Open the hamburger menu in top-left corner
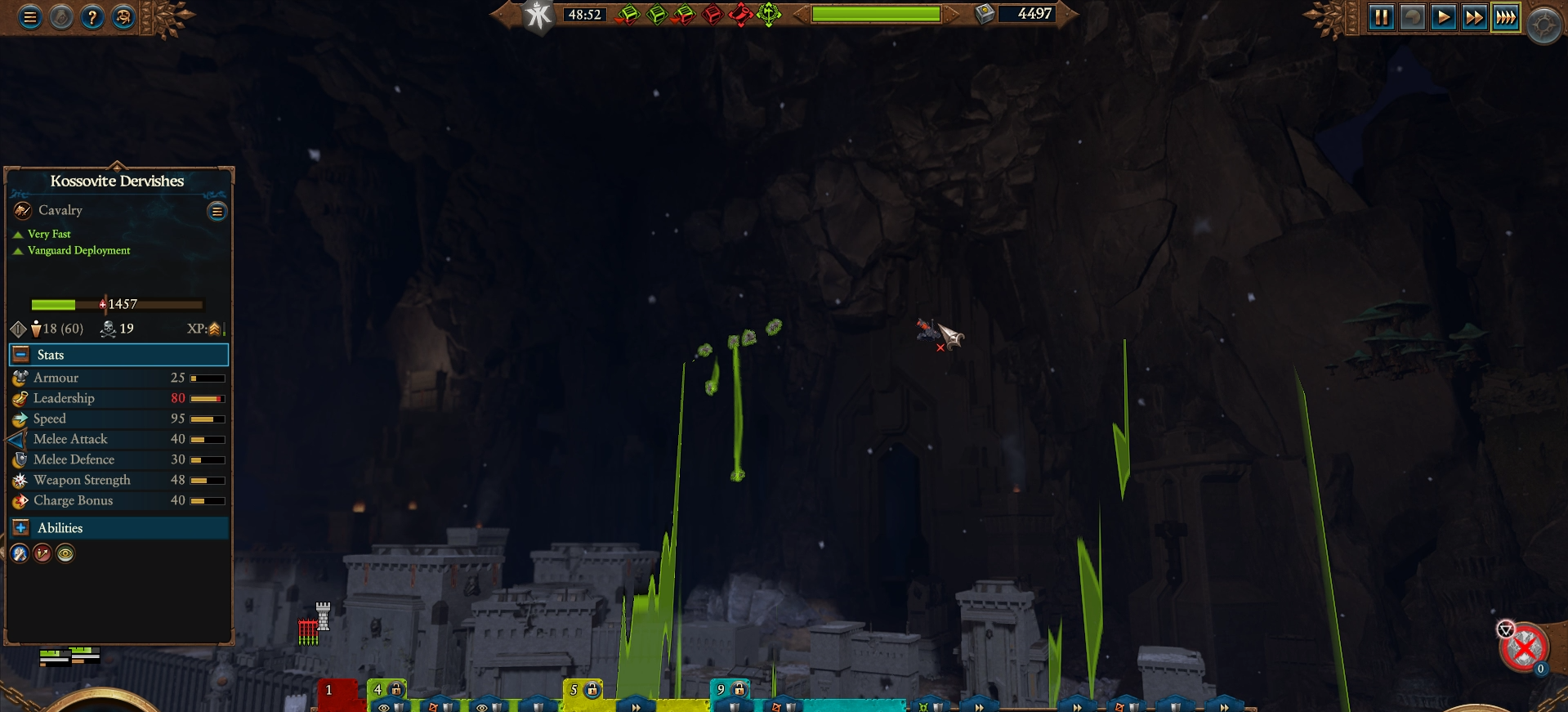Viewport: 1568px width, 712px height. click(29, 16)
